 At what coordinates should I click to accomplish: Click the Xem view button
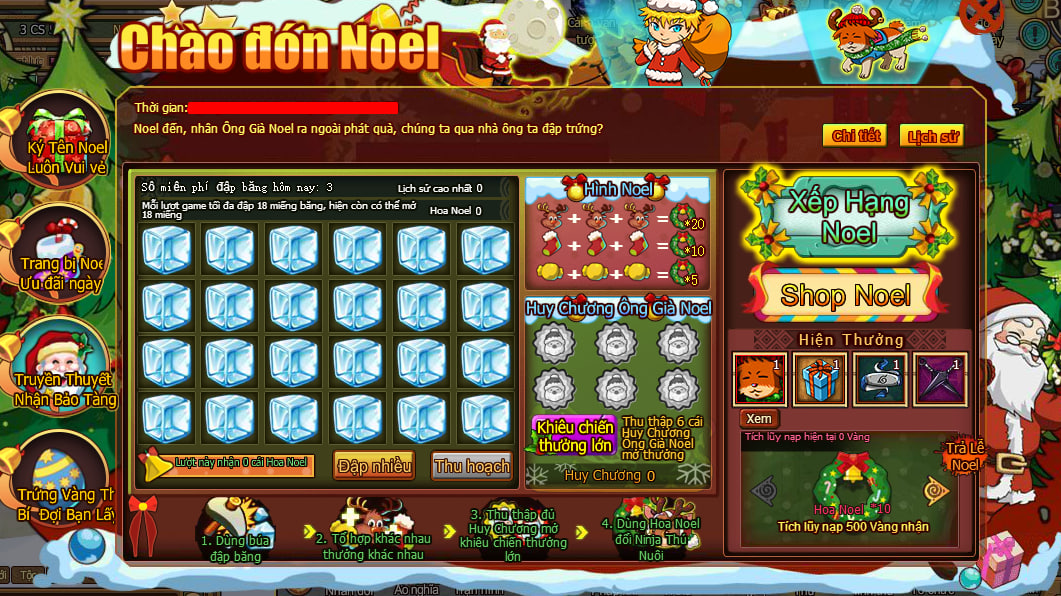tap(759, 419)
